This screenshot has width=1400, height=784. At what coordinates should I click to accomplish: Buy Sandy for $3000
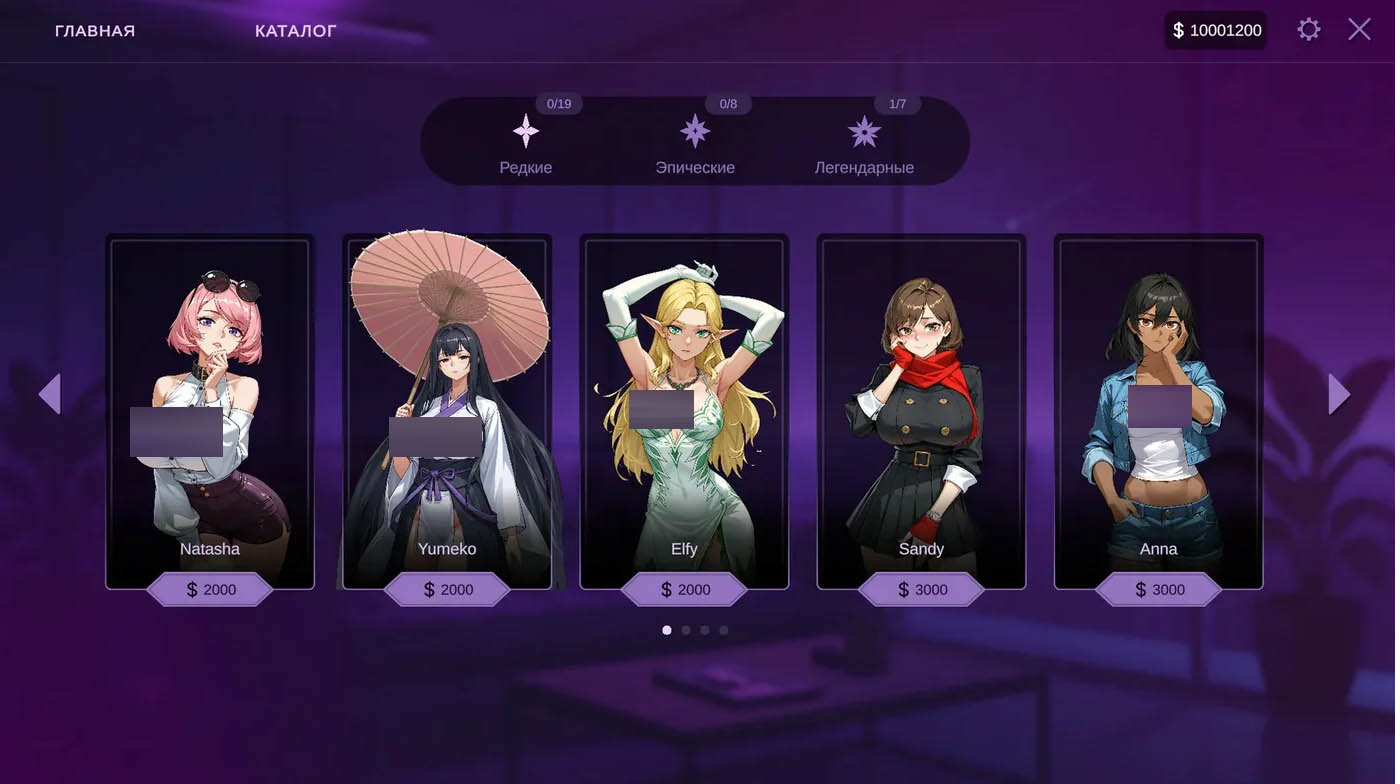tap(921, 590)
